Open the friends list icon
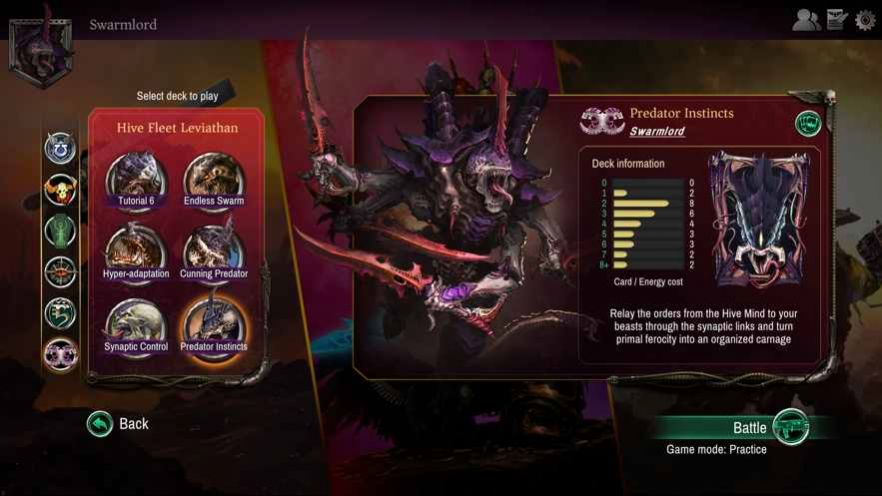The image size is (882, 496). point(806,20)
